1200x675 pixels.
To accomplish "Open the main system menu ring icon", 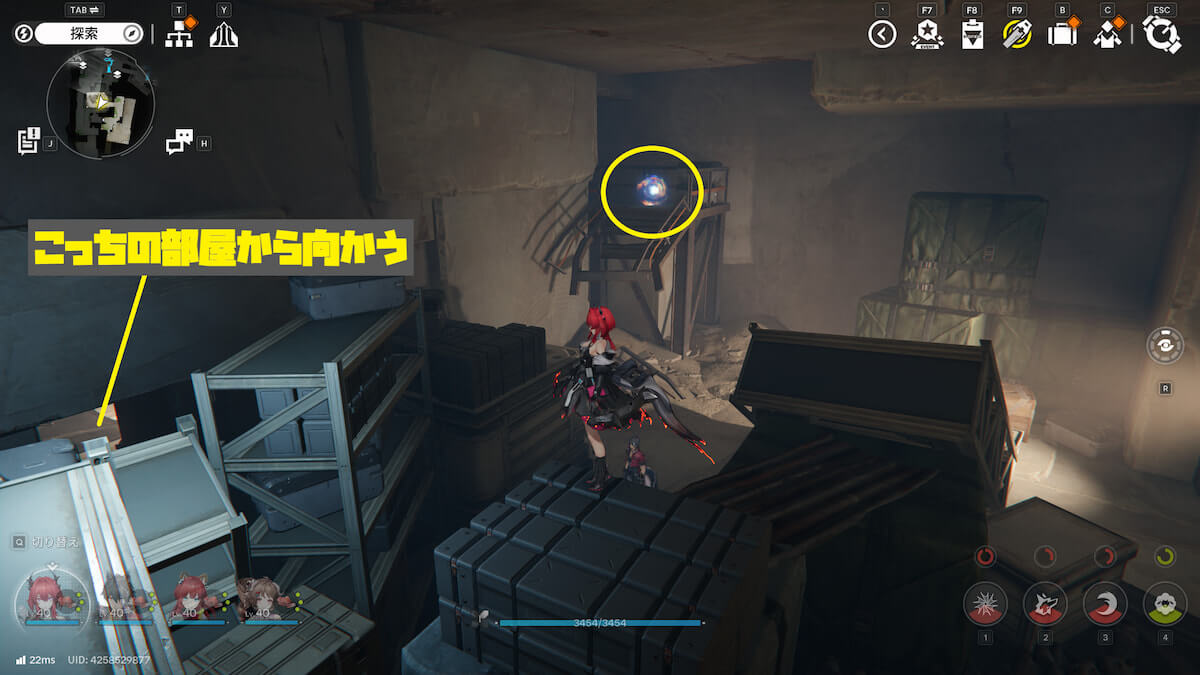I will tap(1162, 35).
